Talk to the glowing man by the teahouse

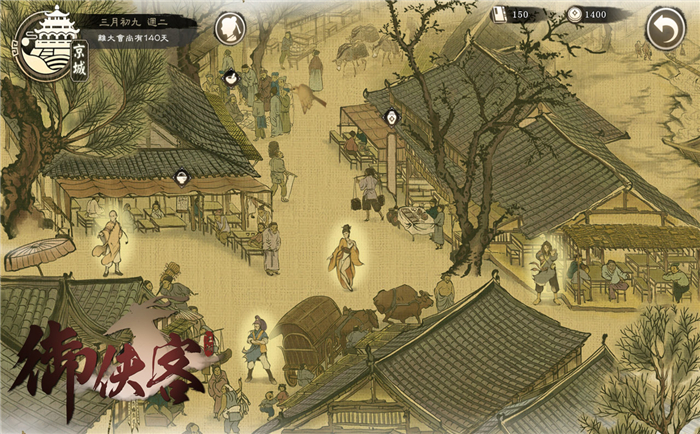[x=547, y=270]
